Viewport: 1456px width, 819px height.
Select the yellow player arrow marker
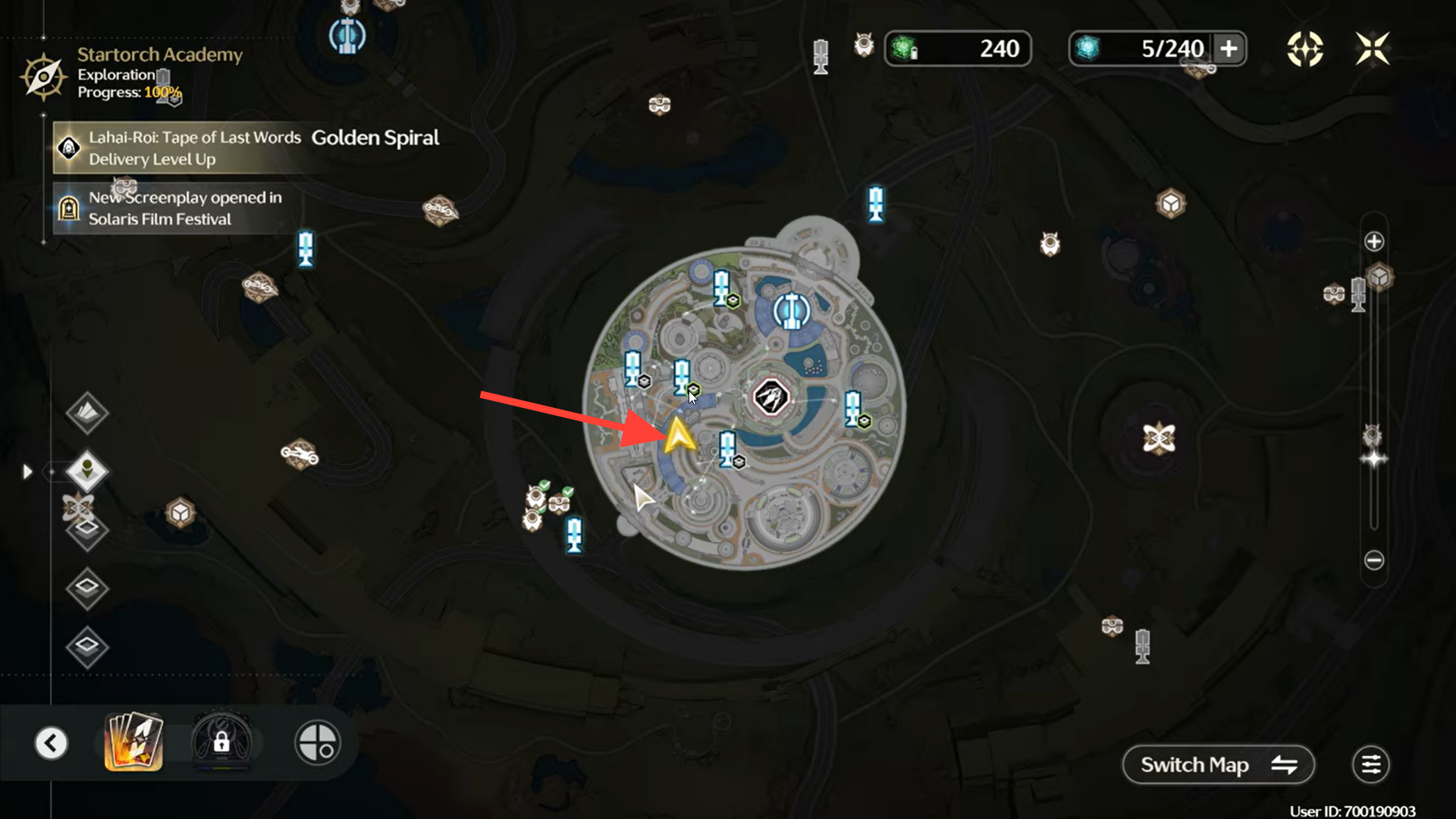[x=679, y=437]
